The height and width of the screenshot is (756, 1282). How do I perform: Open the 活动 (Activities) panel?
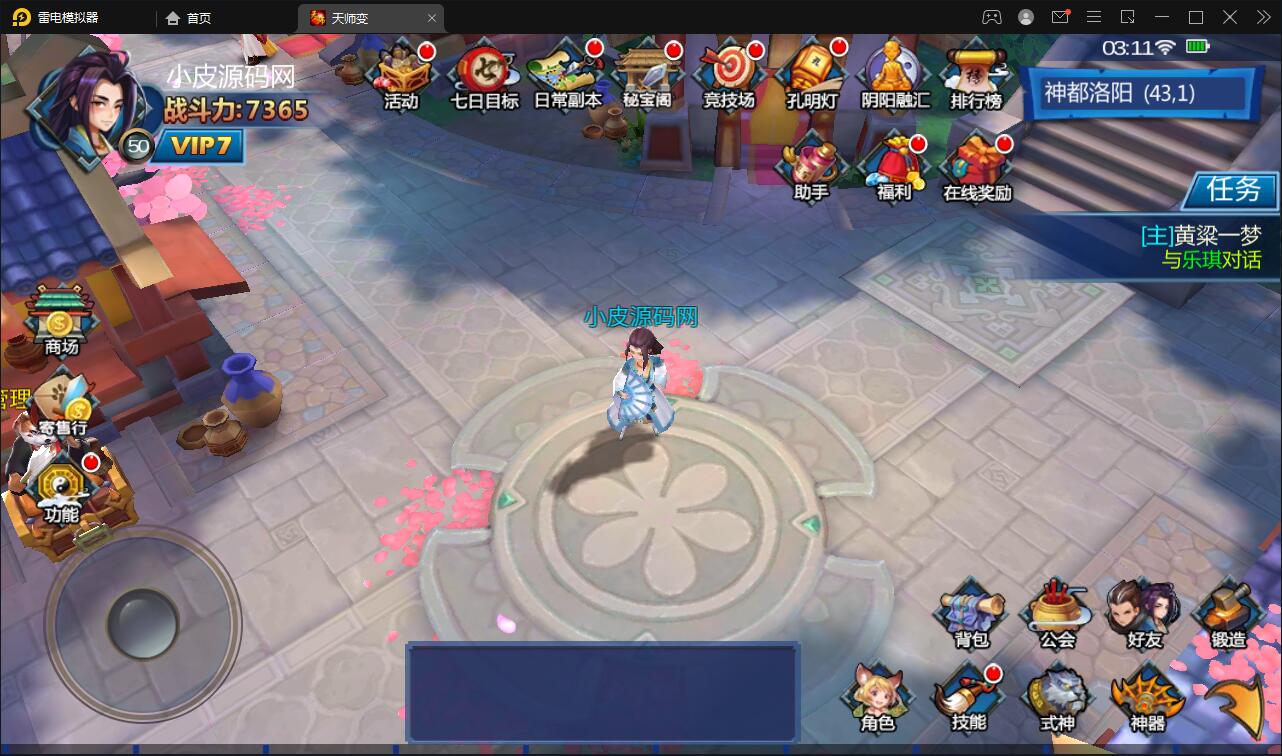(400, 75)
